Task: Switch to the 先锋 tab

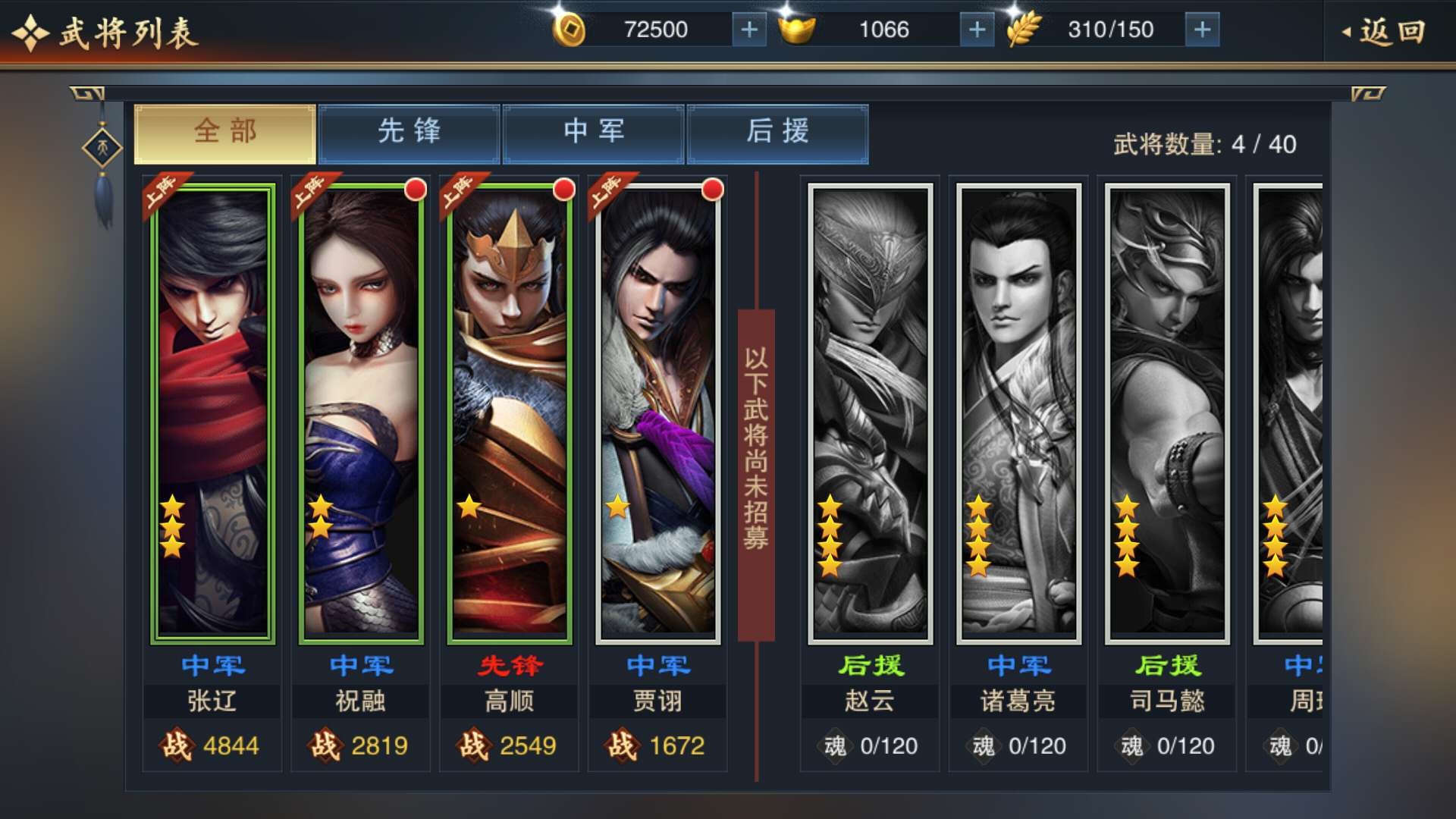Action: click(409, 133)
